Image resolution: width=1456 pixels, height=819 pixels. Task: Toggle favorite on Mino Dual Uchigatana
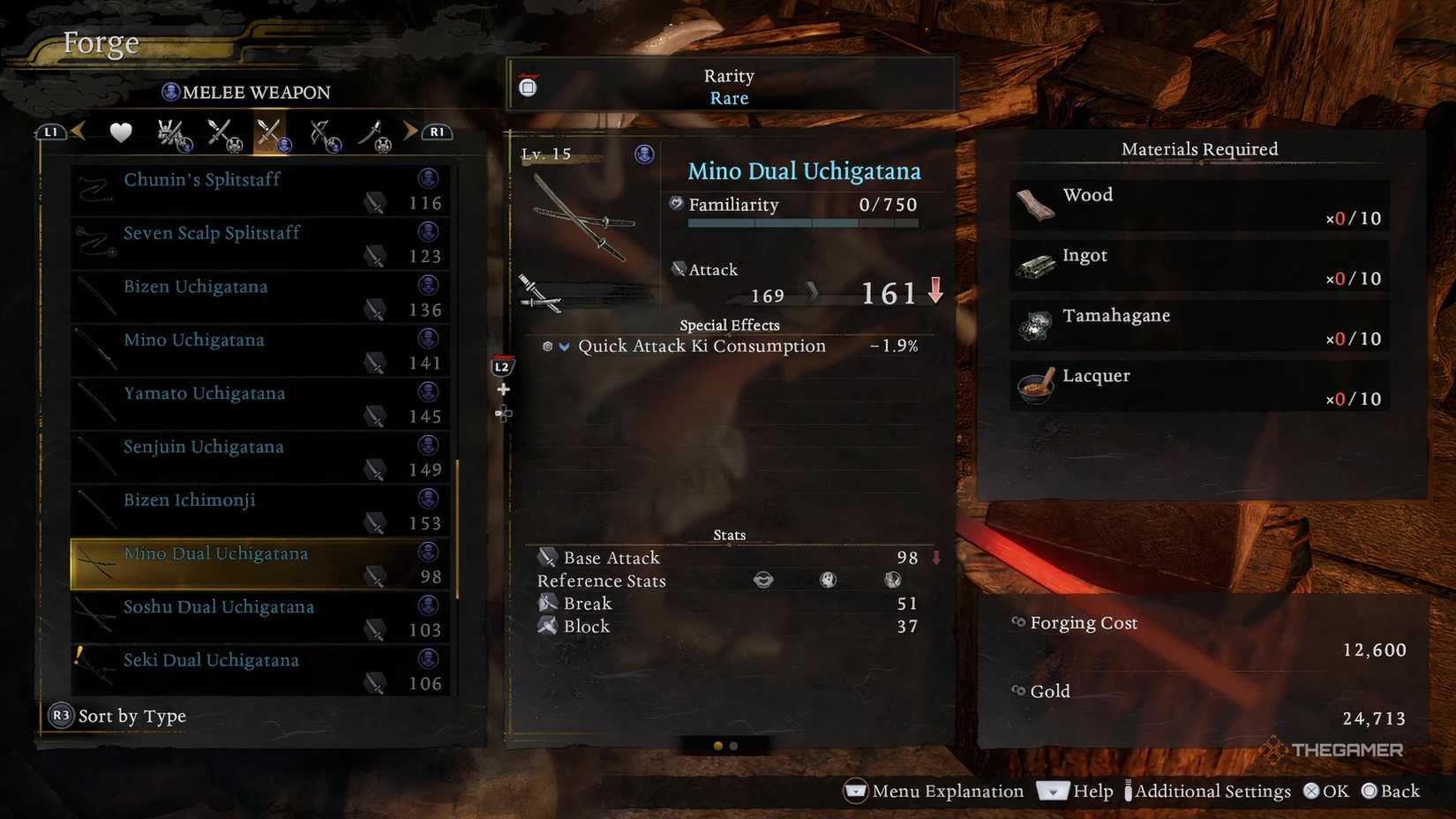pyautogui.click(x=259, y=563)
